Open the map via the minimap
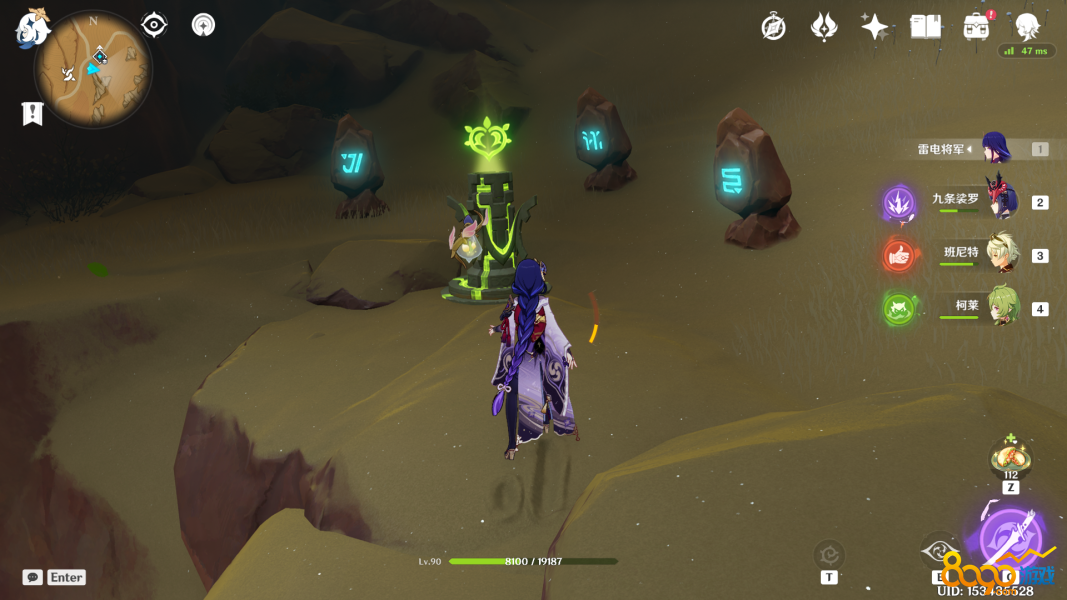 point(93,70)
